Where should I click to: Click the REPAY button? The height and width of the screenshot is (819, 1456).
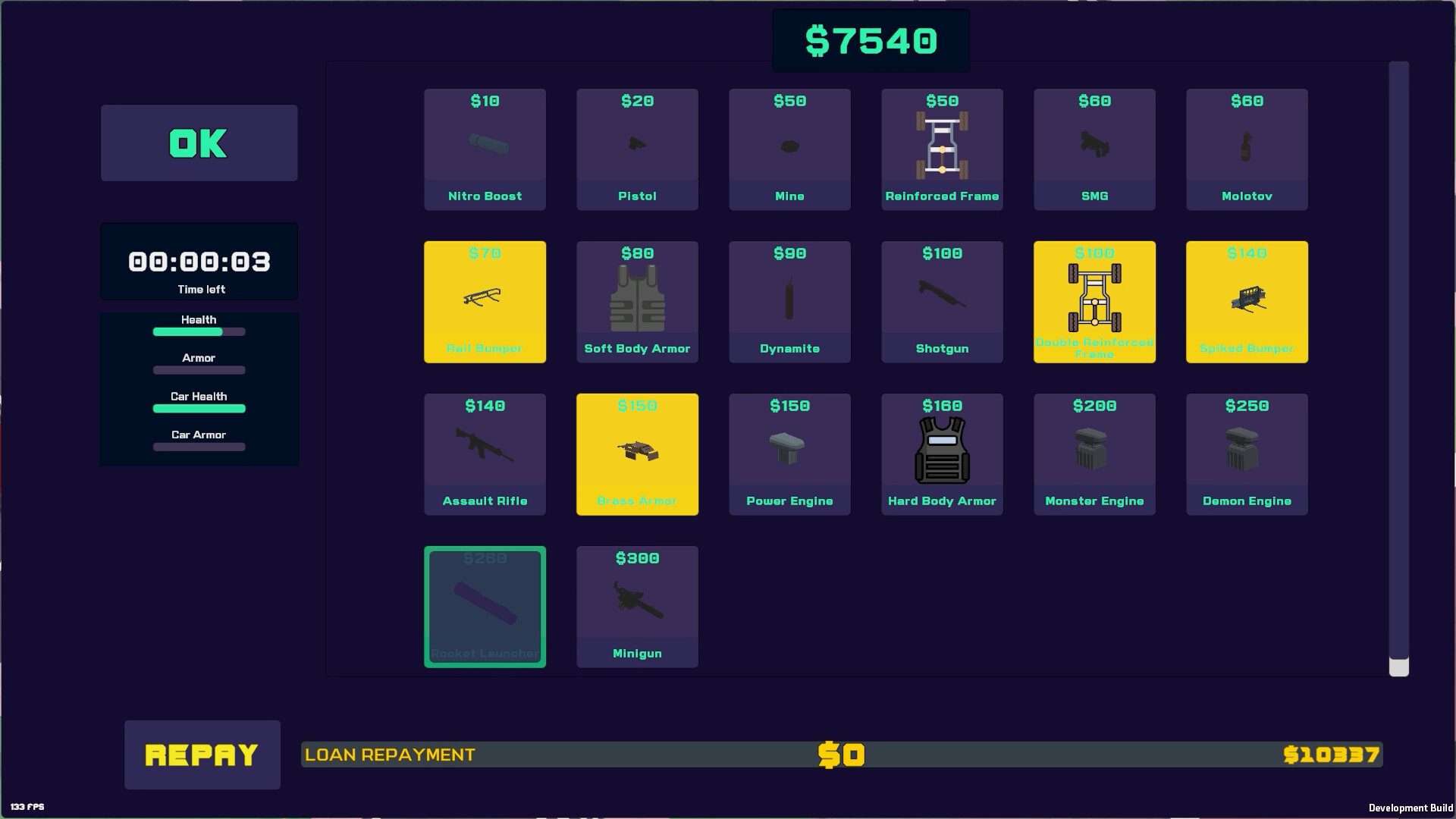(202, 755)
